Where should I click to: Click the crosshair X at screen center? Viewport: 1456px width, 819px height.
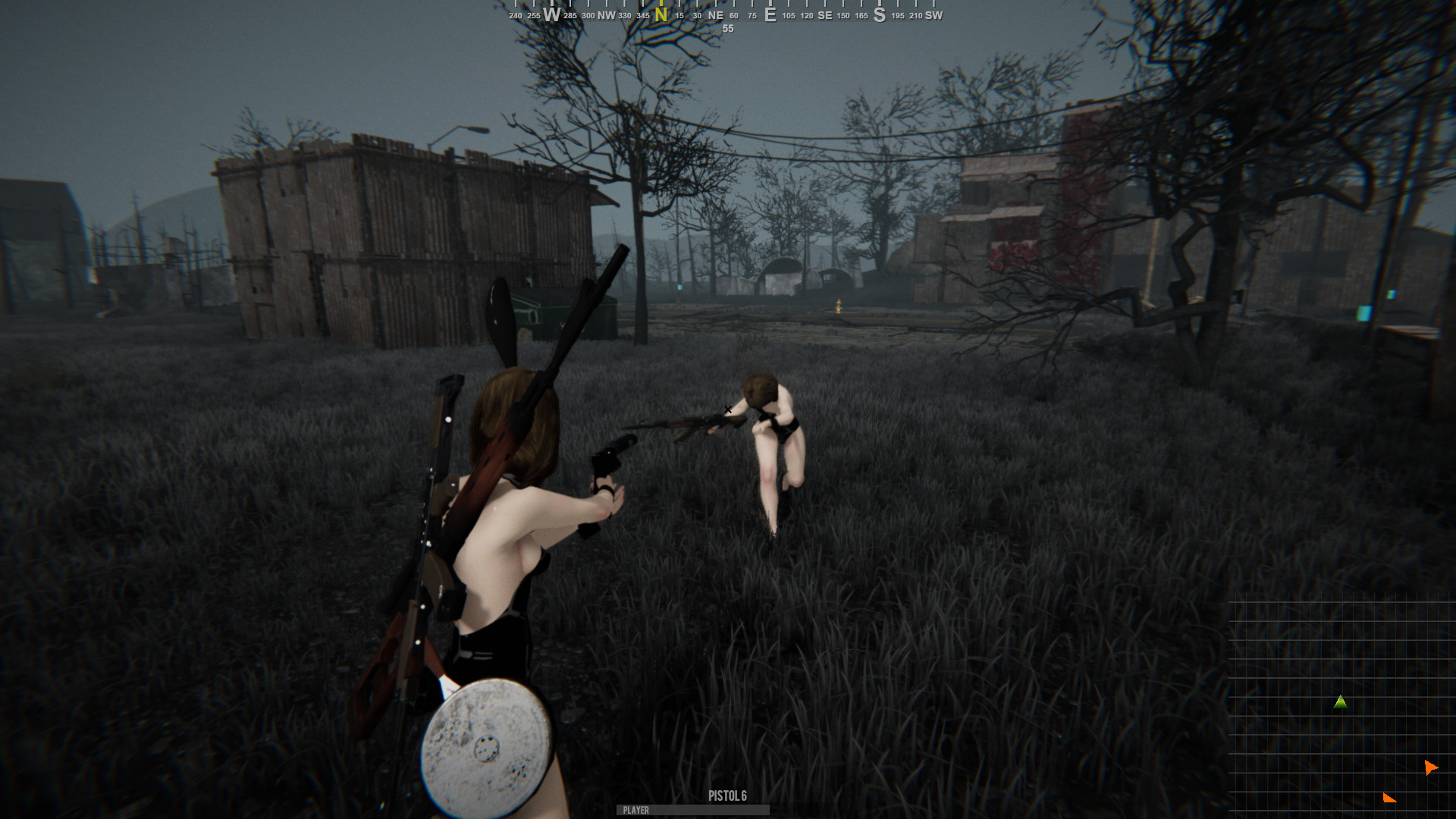pyautogui.click(x=727, y=409)
